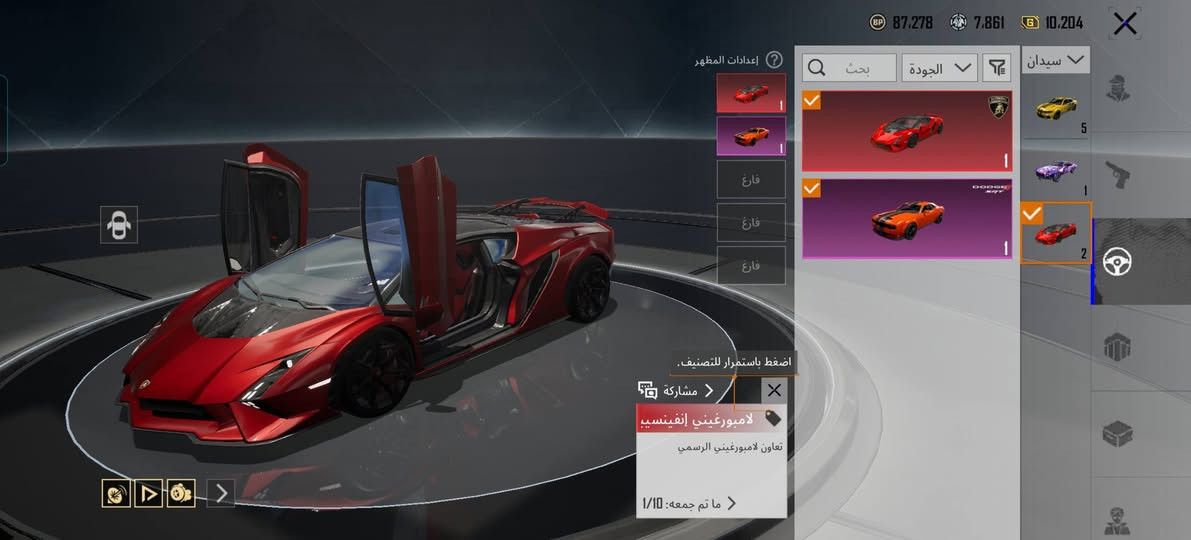Open the سيدان vehicle type dropdown
The height and width of the screenshot is (540, 1191).
(x=1055, y=60)
